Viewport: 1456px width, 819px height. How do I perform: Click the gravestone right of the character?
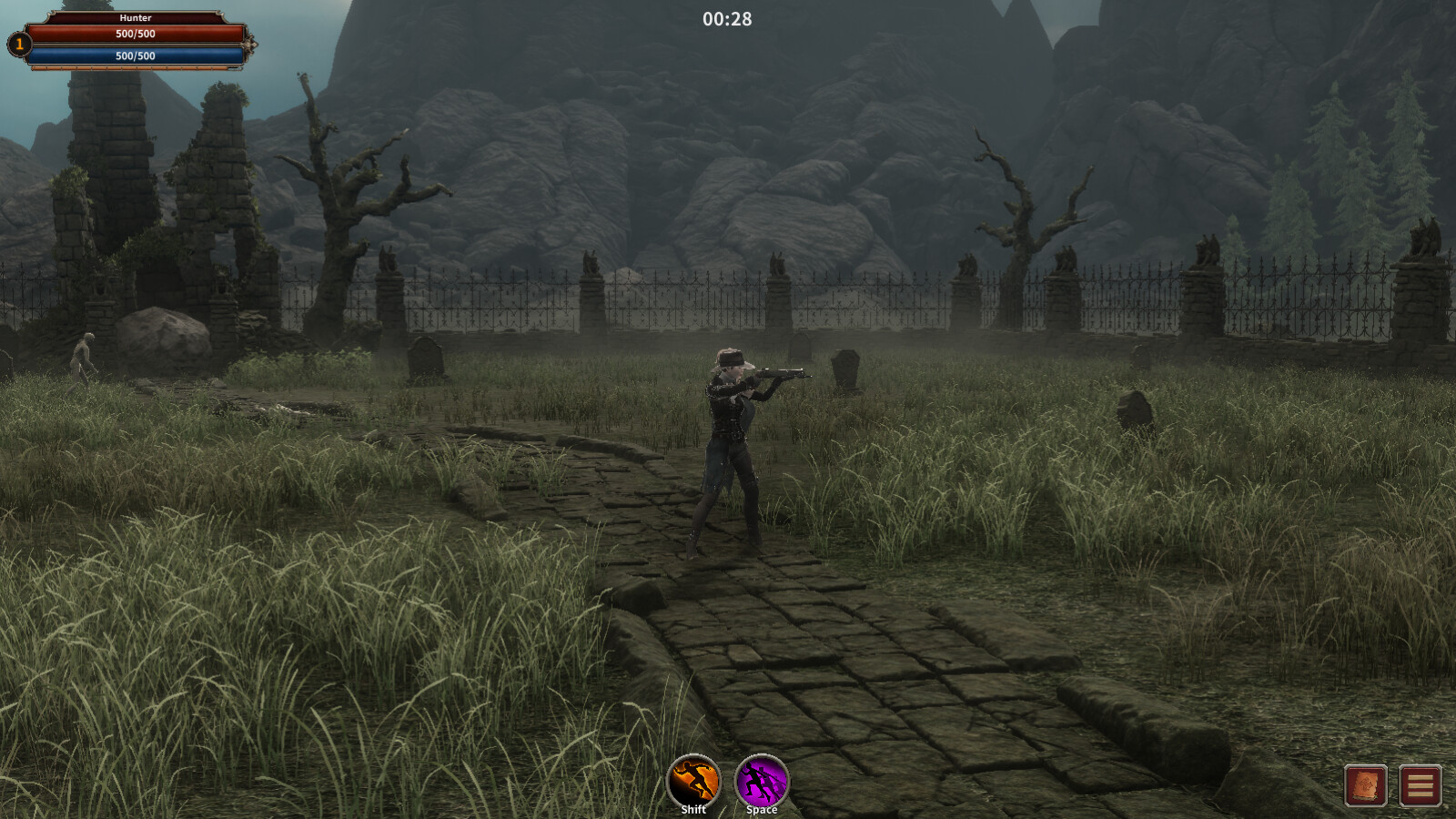tap(846, 369)
